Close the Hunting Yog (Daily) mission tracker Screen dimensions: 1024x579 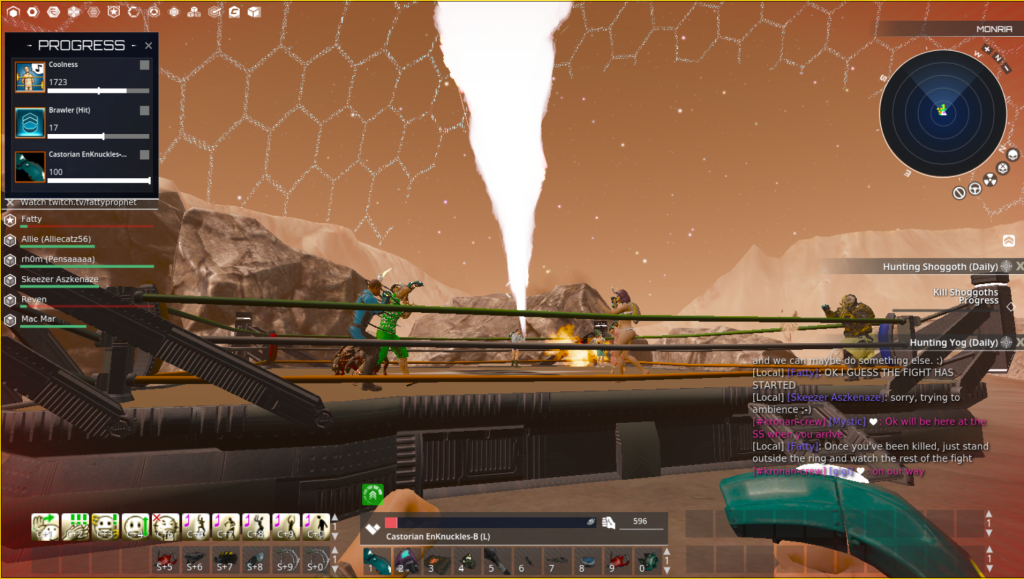coord(1019,342)
